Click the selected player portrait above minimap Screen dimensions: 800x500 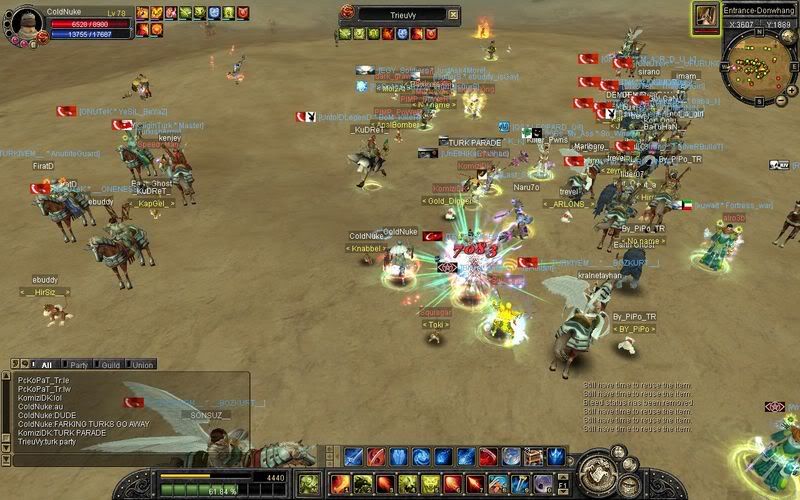tap(706, 16)
